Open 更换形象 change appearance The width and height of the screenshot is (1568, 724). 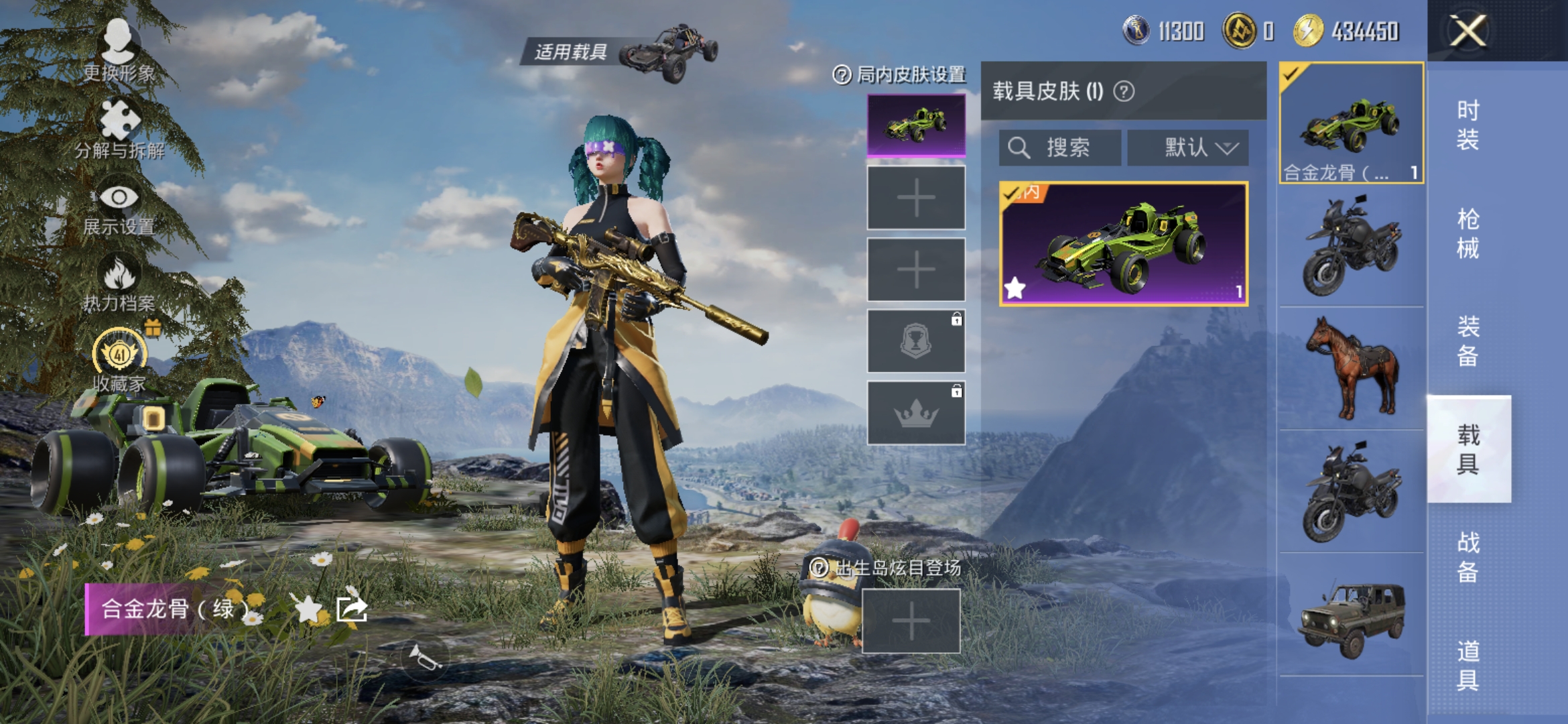[x=119, y=50]
